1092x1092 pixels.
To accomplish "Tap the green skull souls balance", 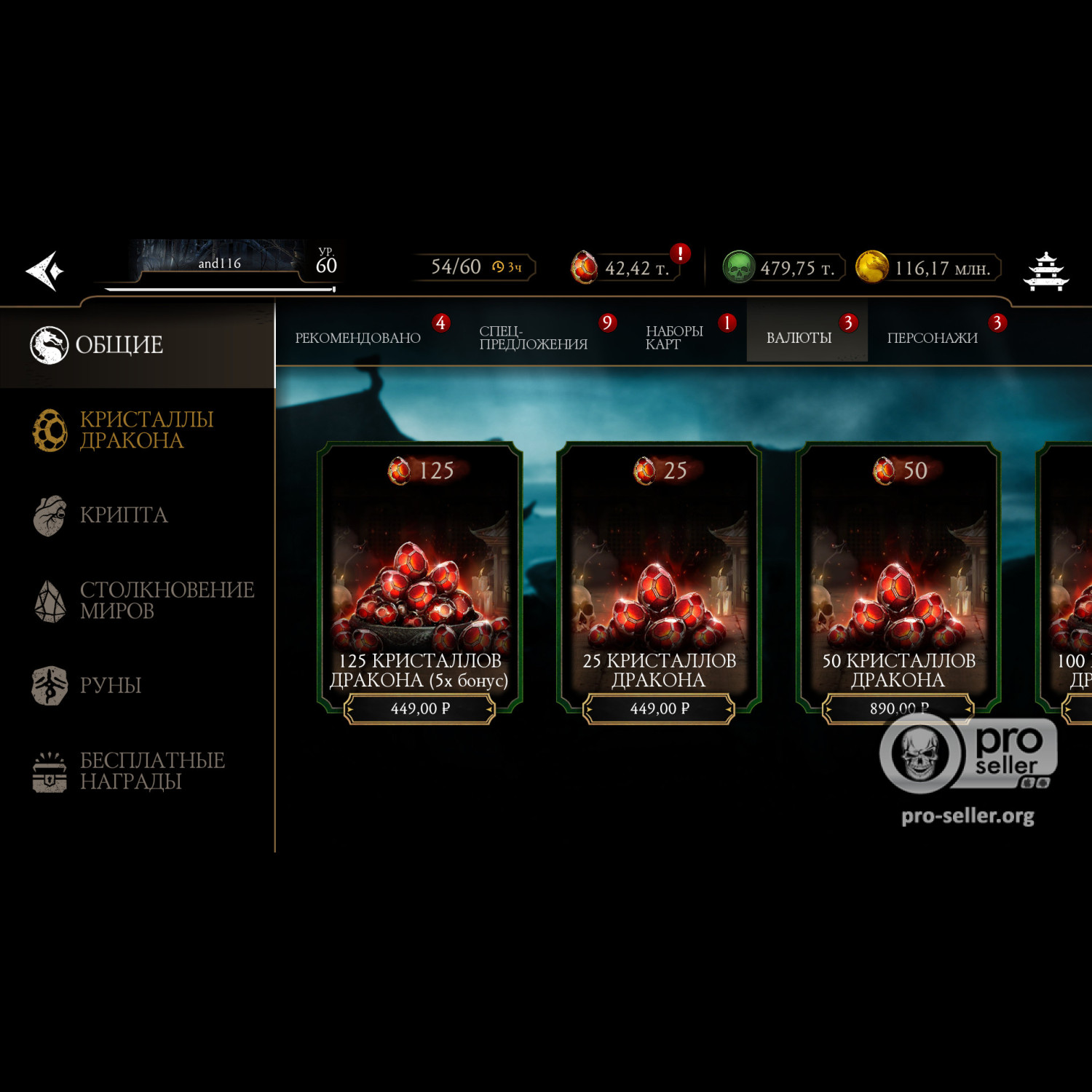I will pos(739,267).
